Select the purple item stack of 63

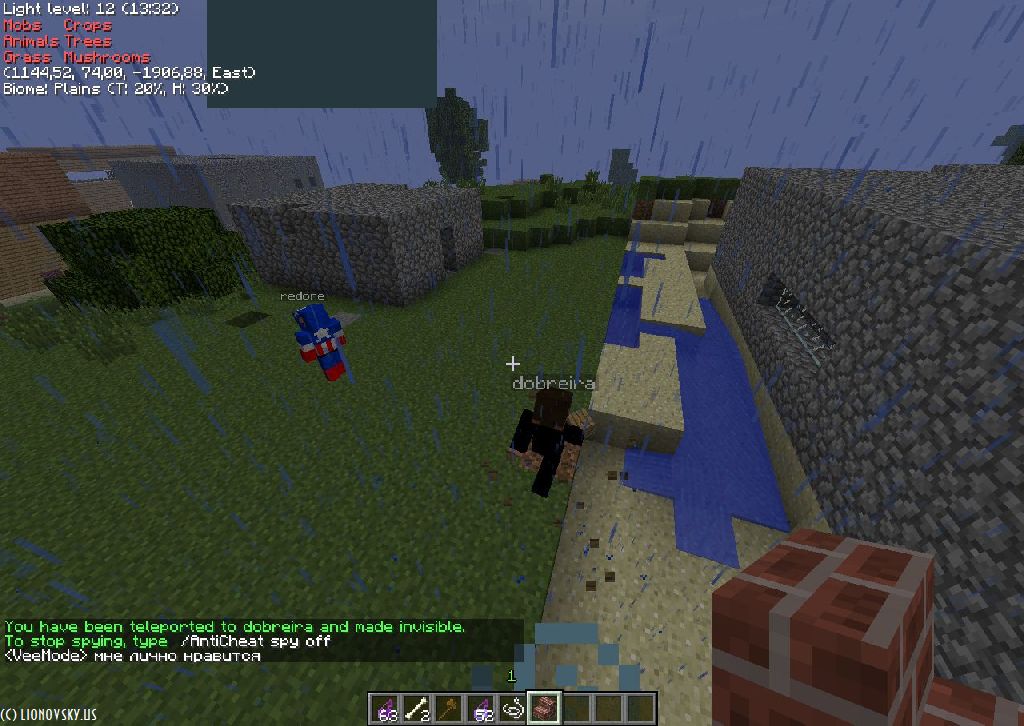coord(384,709)
